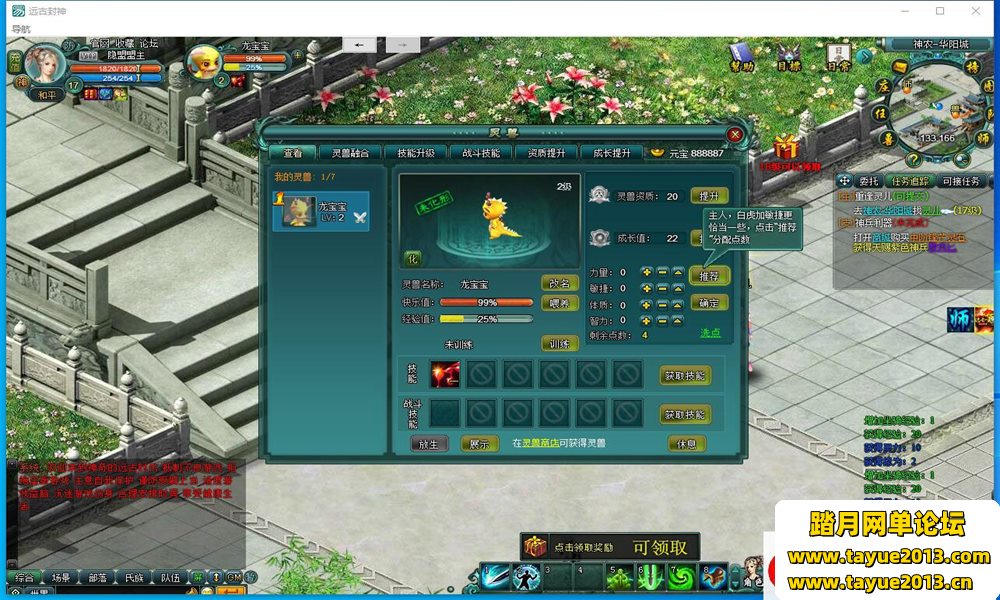Image resolution: width=1000 pixels, height=600 pixels.
Task: Open the 帮助 help book icon
Action: 741,55
